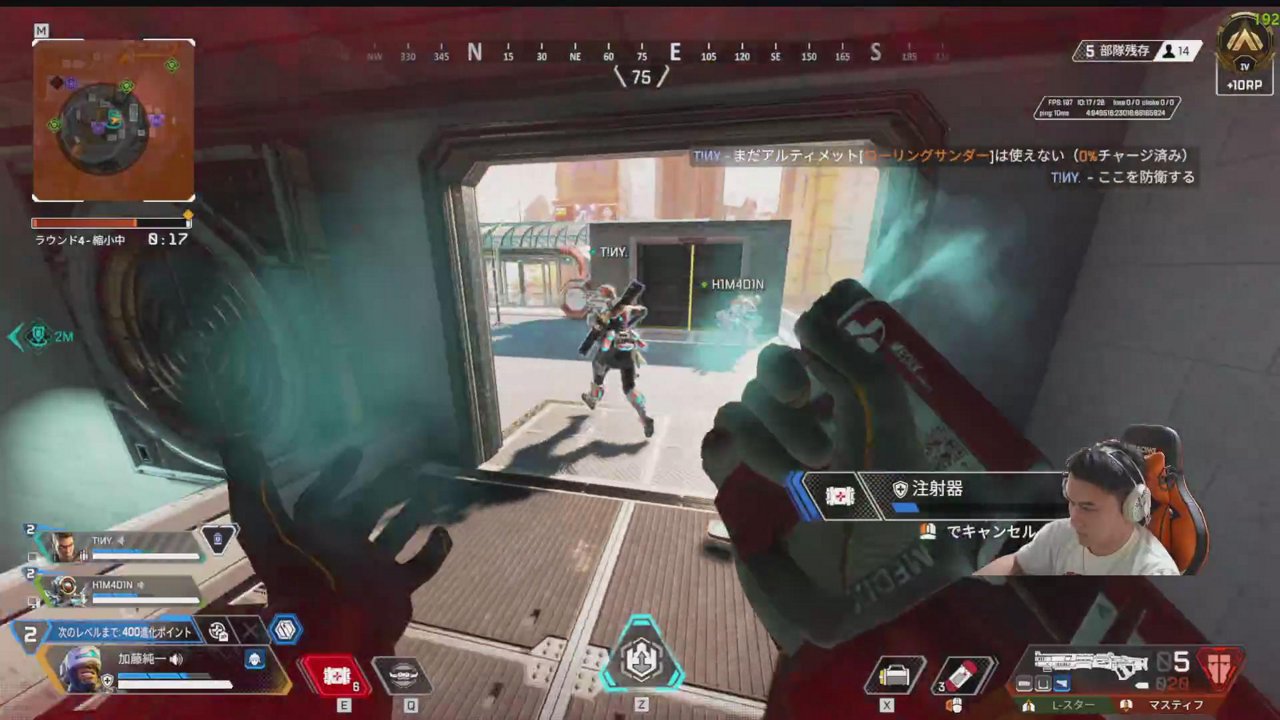Click the Mastiff shotgun weapon image
1280x720 pixels.
1090,663
